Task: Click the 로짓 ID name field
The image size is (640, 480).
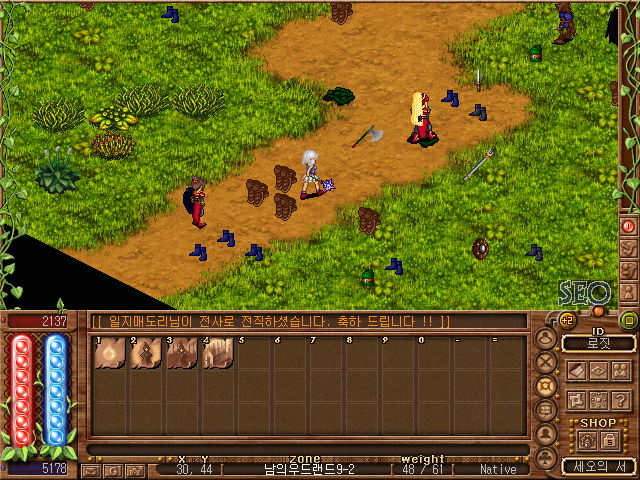Action: pyautogui.click(x=599, y=343)
